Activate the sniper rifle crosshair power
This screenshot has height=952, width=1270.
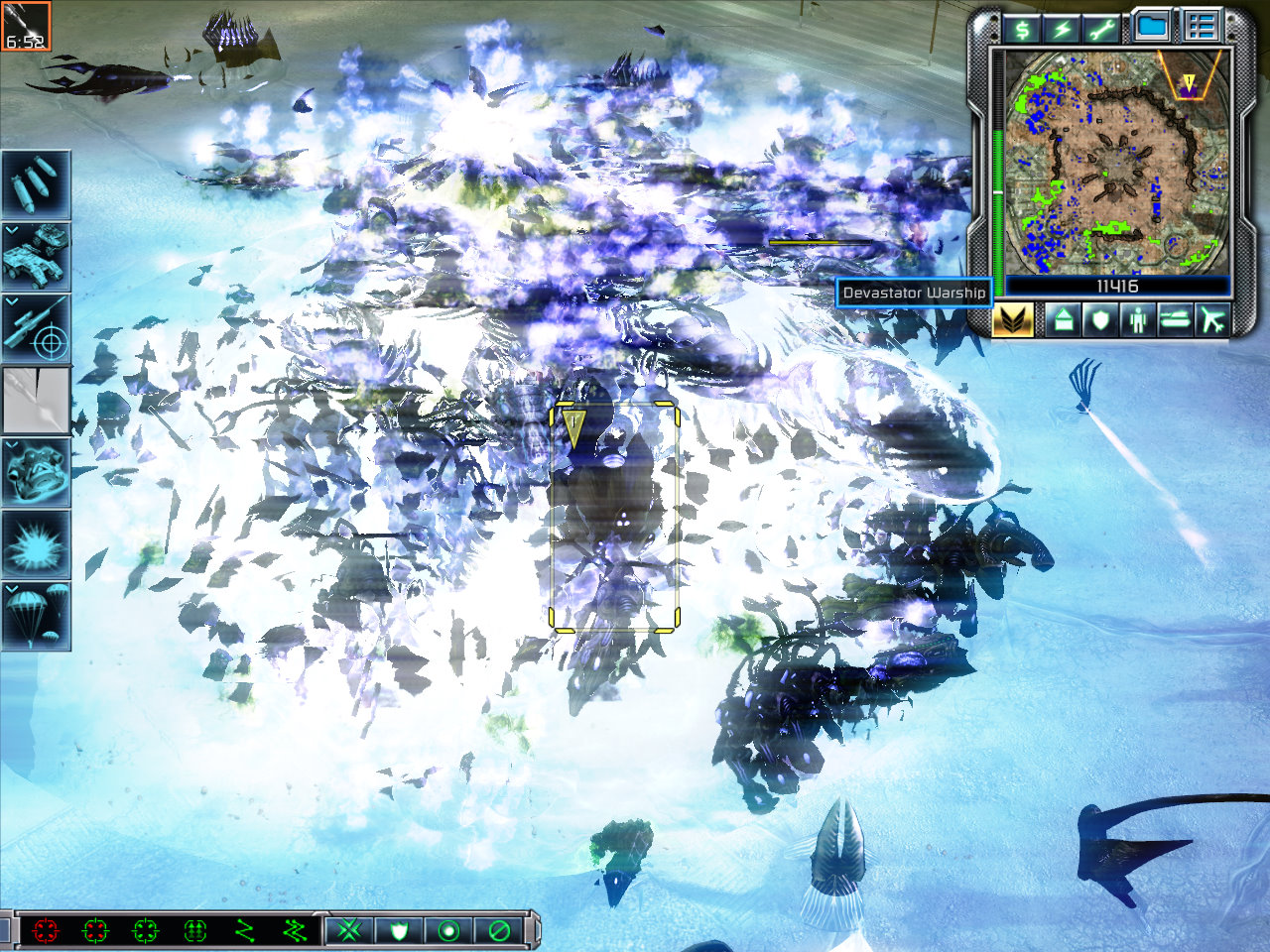pyautogui.click(x=37, y=327)
